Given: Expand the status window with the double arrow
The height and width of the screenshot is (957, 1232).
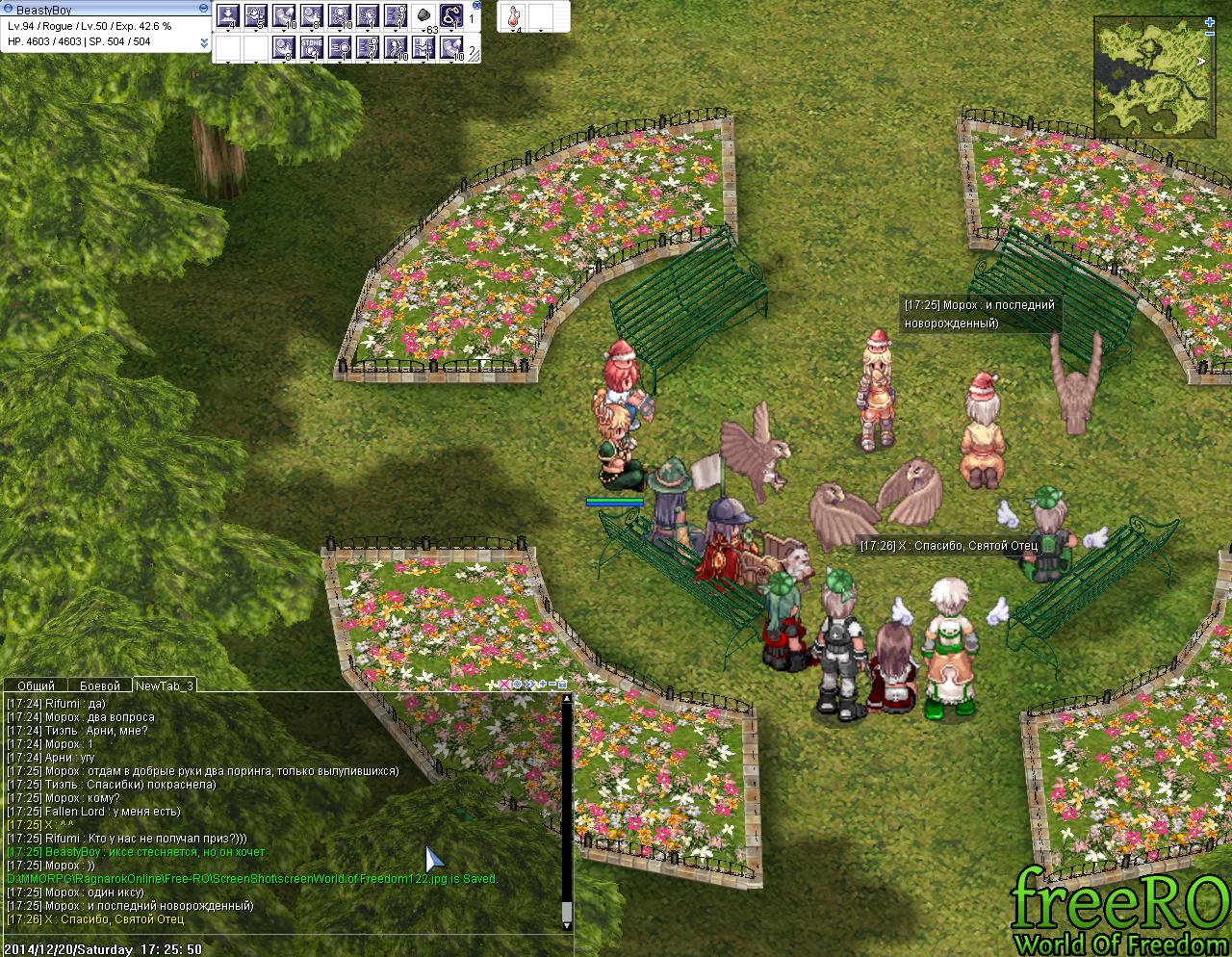Looking at the screenshot, I should point(204,42).
